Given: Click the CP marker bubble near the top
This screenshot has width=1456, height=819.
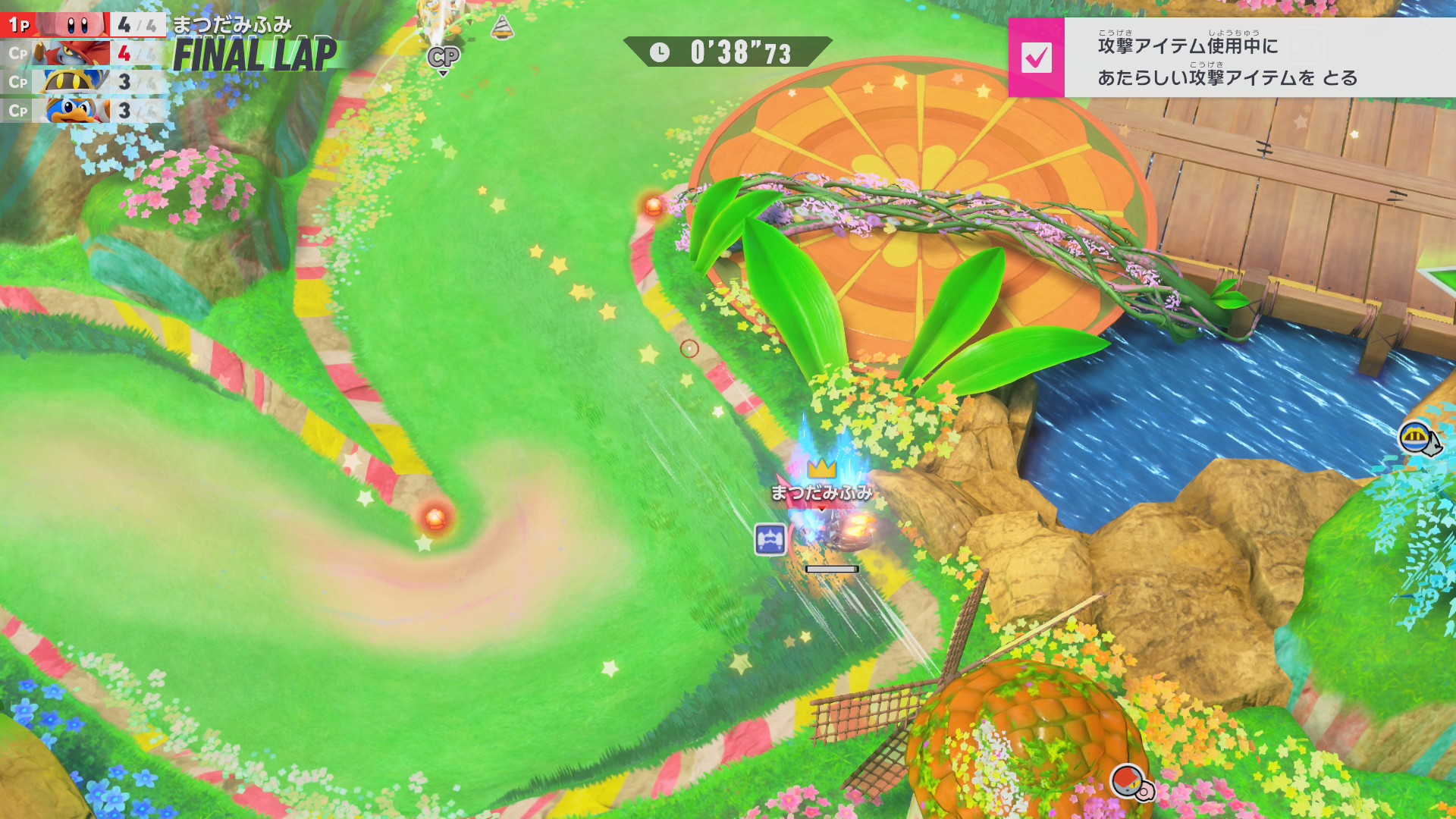Looking at the screenshot, I should (x=444, y=58).
